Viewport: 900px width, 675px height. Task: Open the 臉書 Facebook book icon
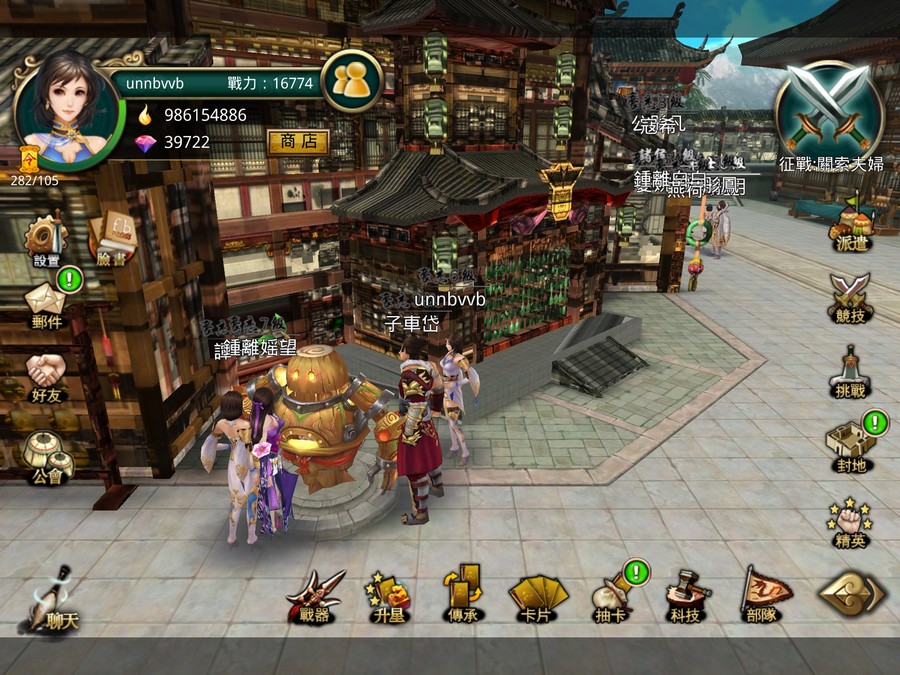pyautogui.click(x=111, y=238)
